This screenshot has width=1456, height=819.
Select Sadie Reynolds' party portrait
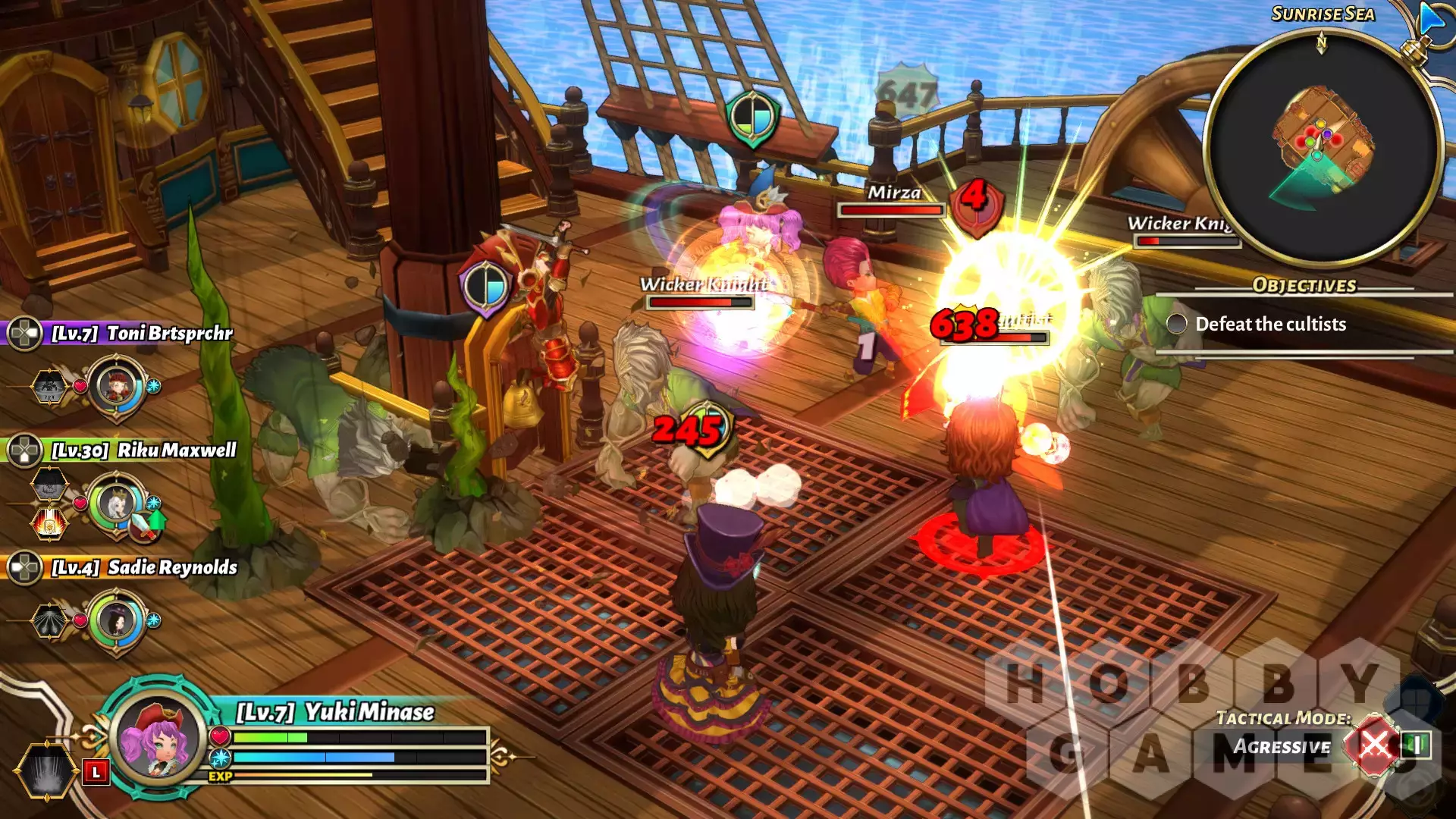pos(117,621)
